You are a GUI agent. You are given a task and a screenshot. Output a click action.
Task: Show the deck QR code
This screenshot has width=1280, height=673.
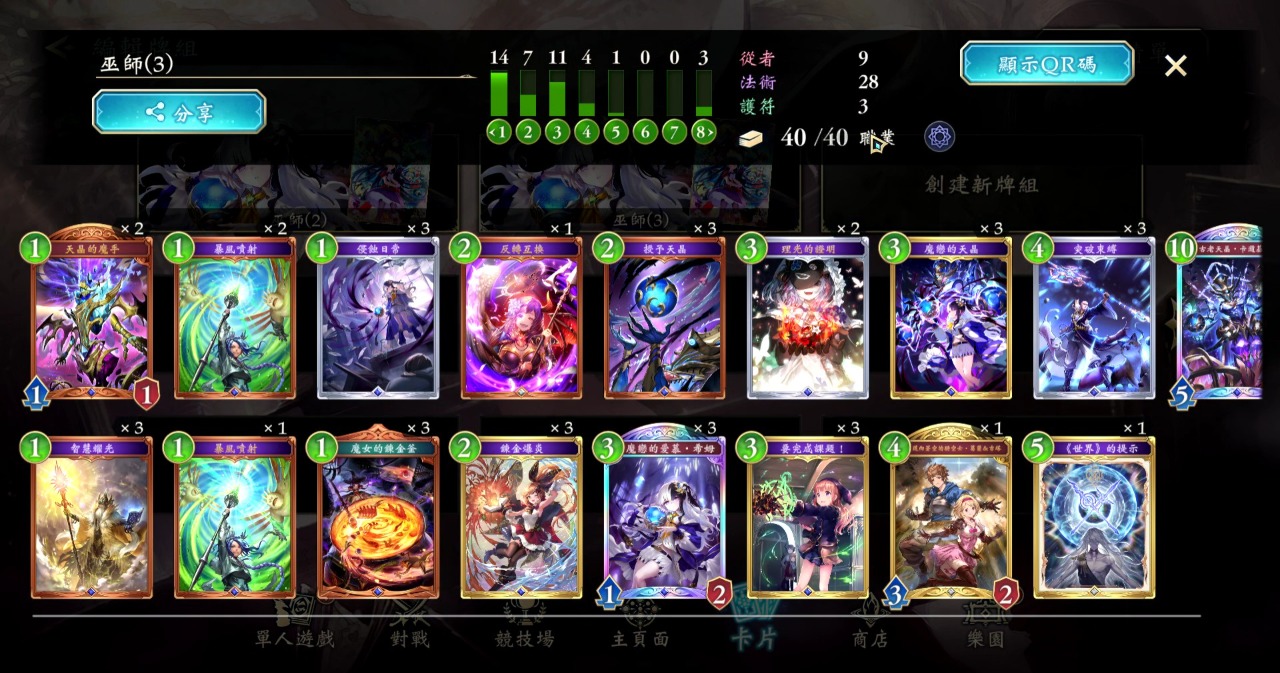[x=1046, y=63]
